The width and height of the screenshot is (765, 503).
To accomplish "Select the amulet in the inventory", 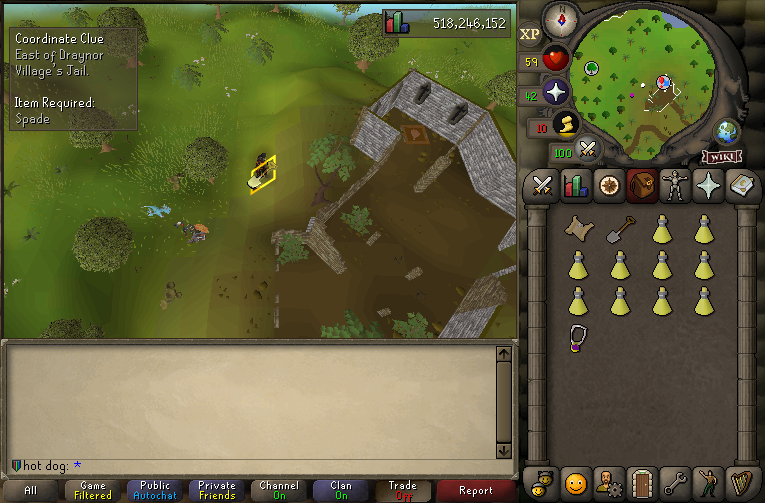I will pos(577,336).
